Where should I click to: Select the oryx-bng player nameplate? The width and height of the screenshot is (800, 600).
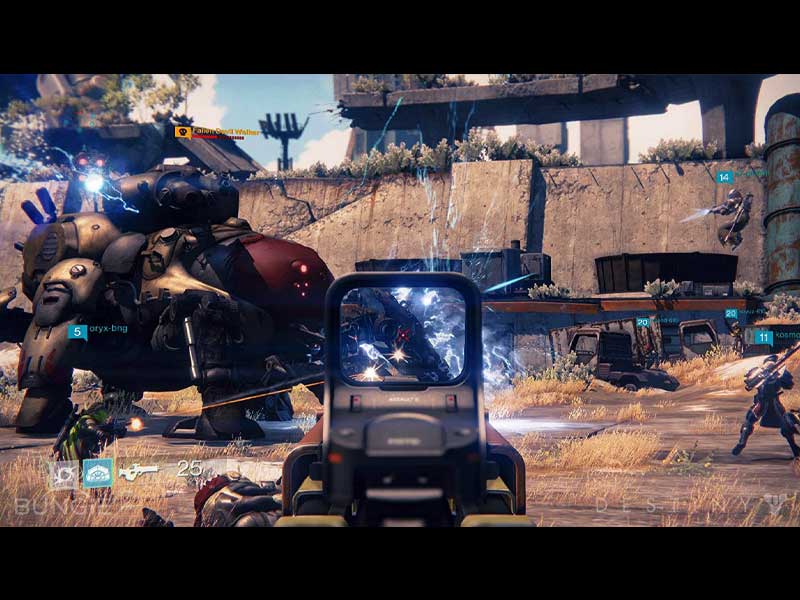98,331
